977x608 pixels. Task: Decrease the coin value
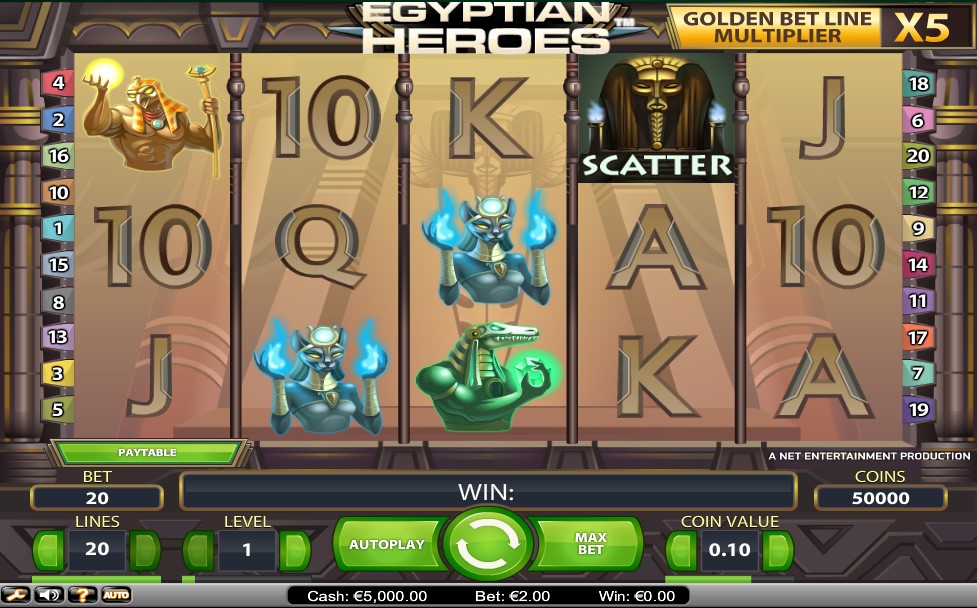coord(681,551)
